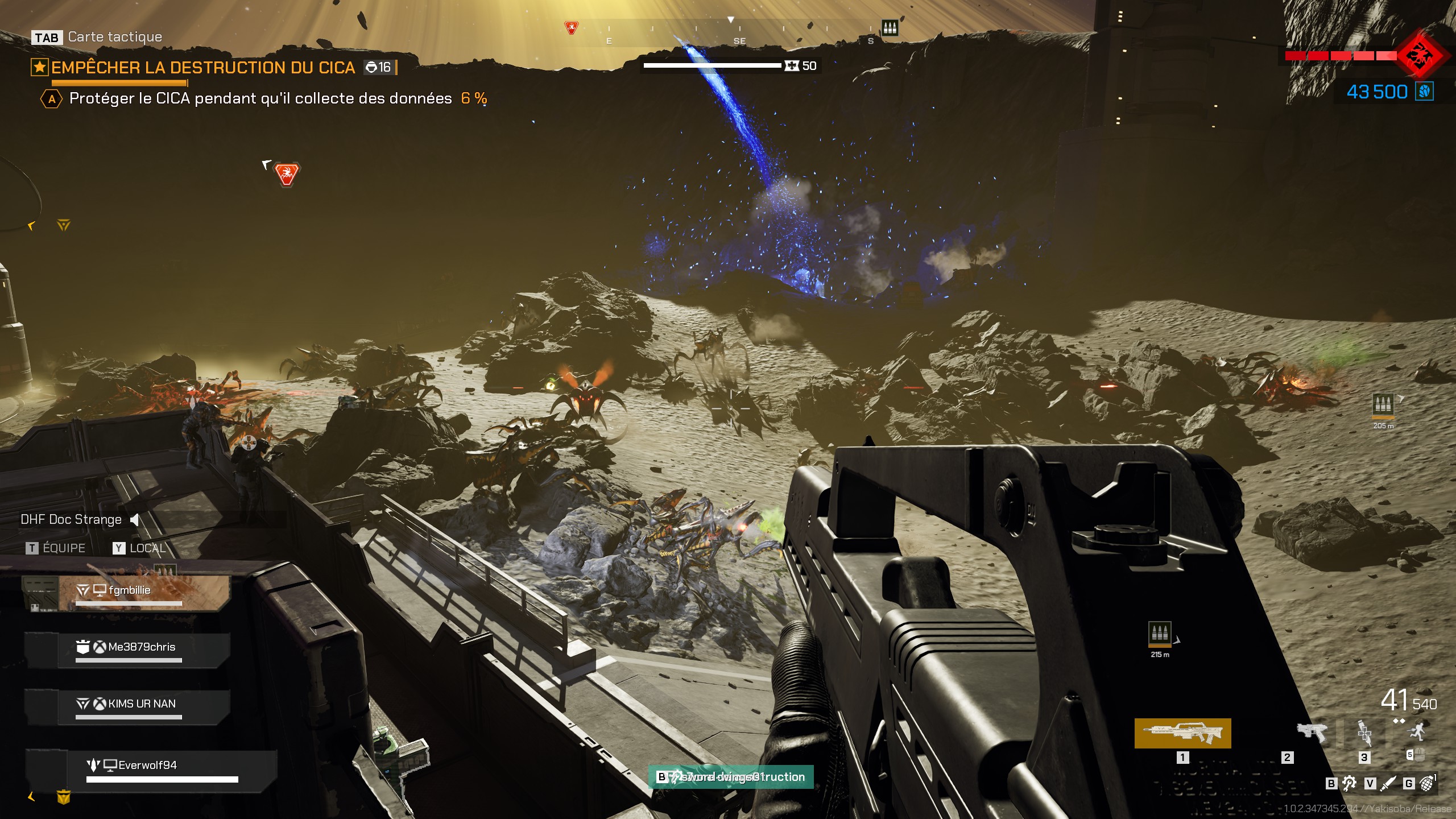Equip the primary rifle in slot 1
Screen dimensions: 1456x819
1182,733
